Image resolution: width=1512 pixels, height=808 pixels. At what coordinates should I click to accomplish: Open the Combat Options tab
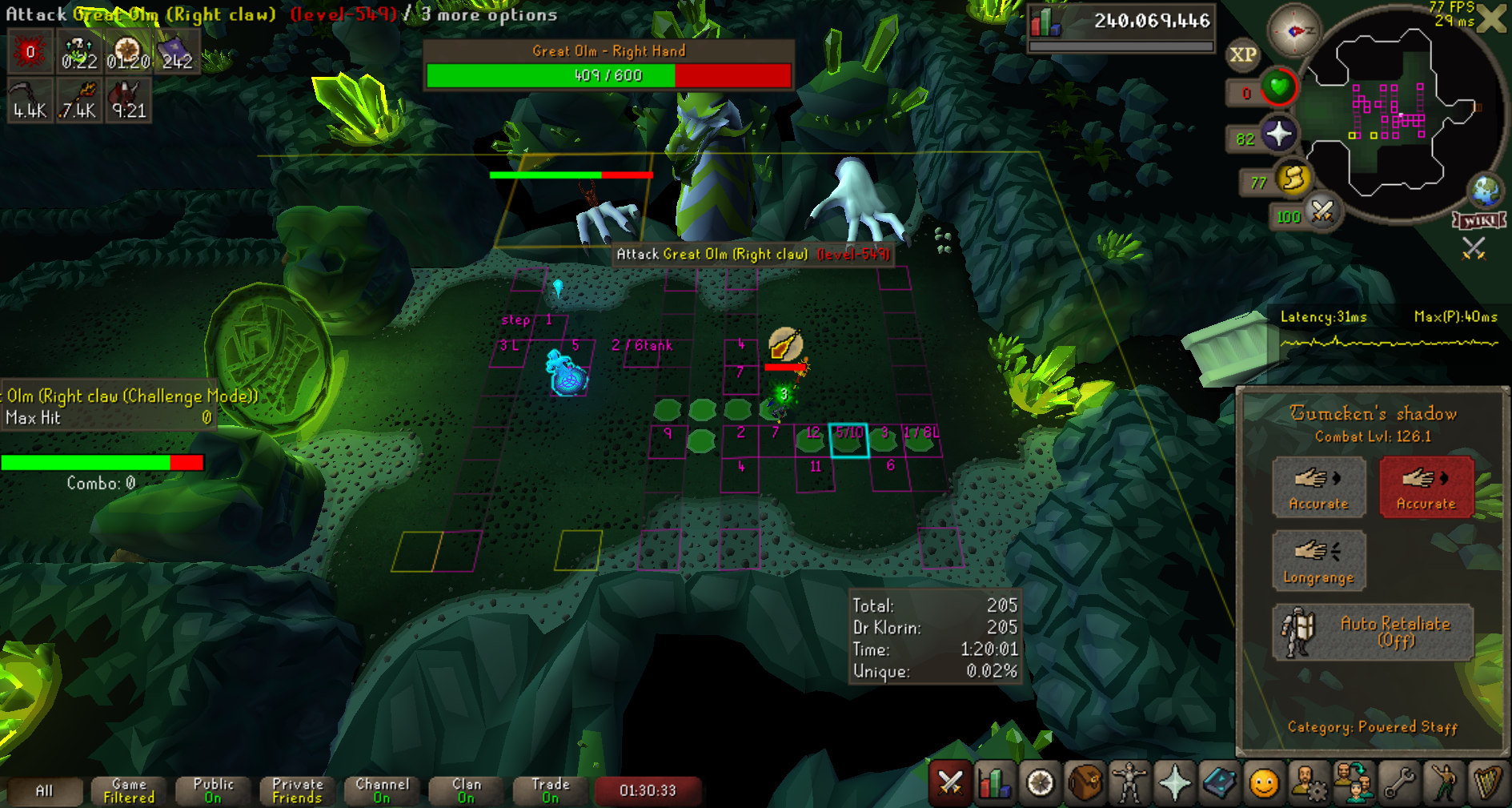[x=950, y=782]
